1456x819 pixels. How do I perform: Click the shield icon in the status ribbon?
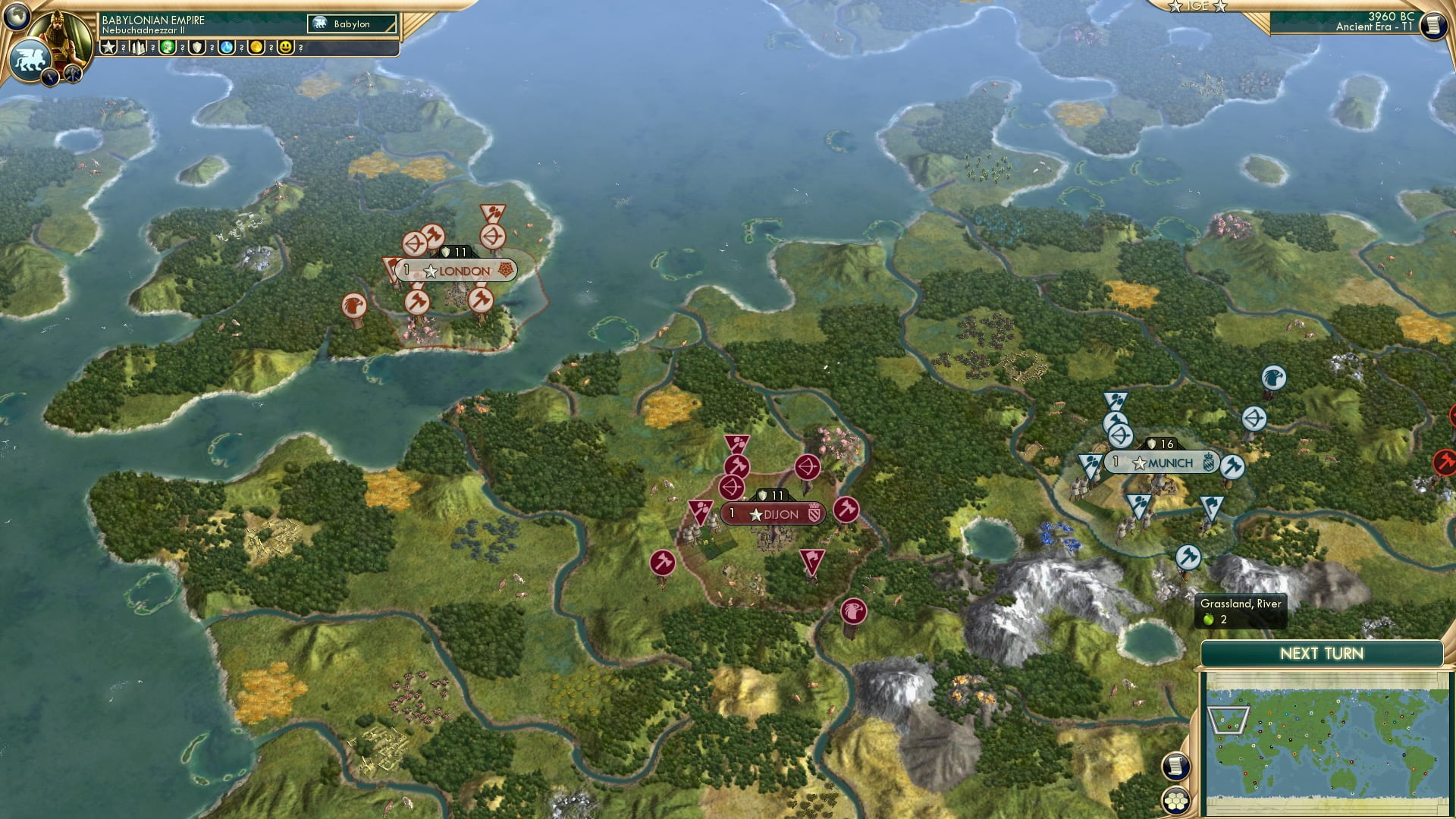(196, 47)
